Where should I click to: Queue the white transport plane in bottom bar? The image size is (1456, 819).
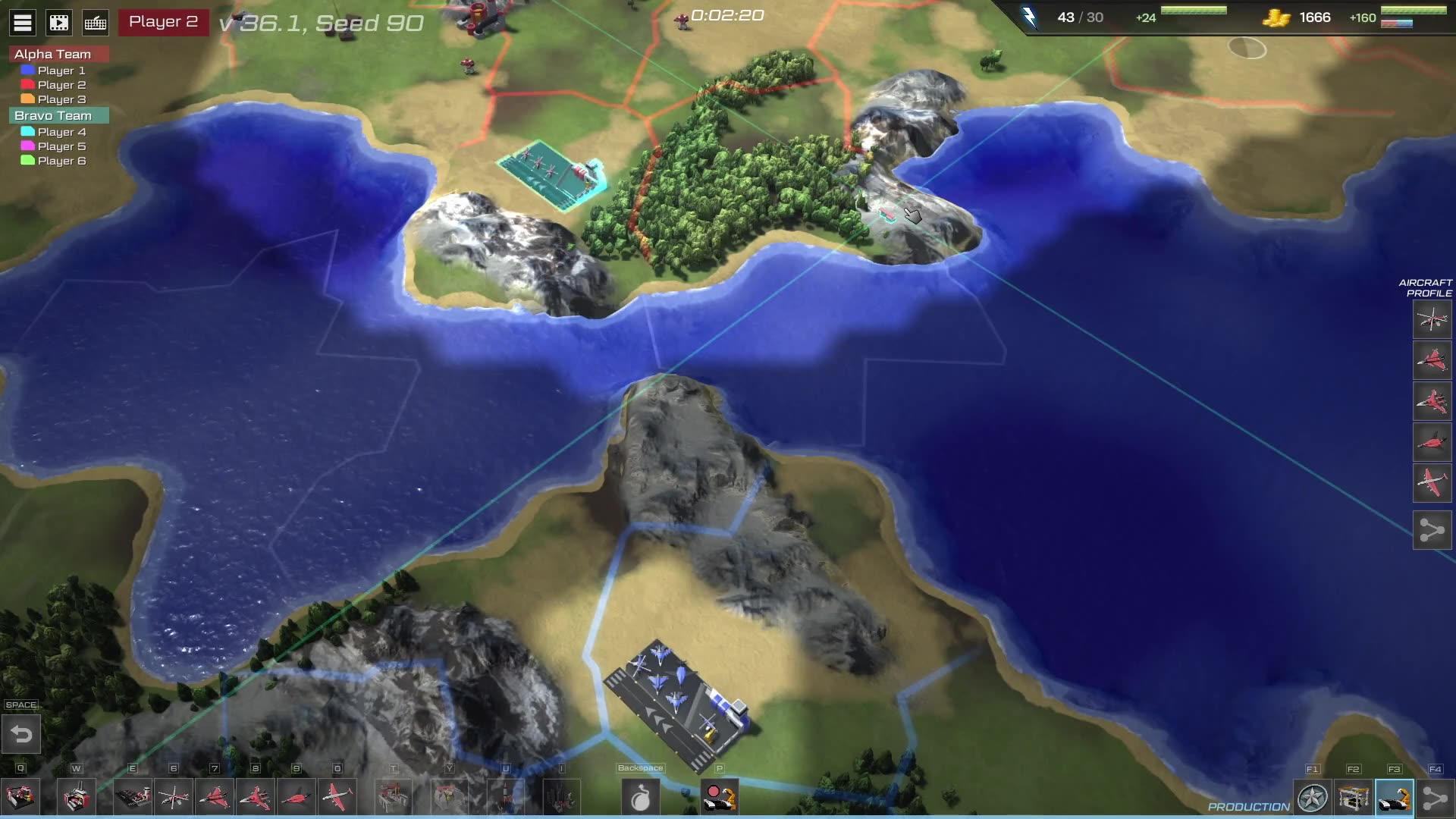click(x=337, y=798)
